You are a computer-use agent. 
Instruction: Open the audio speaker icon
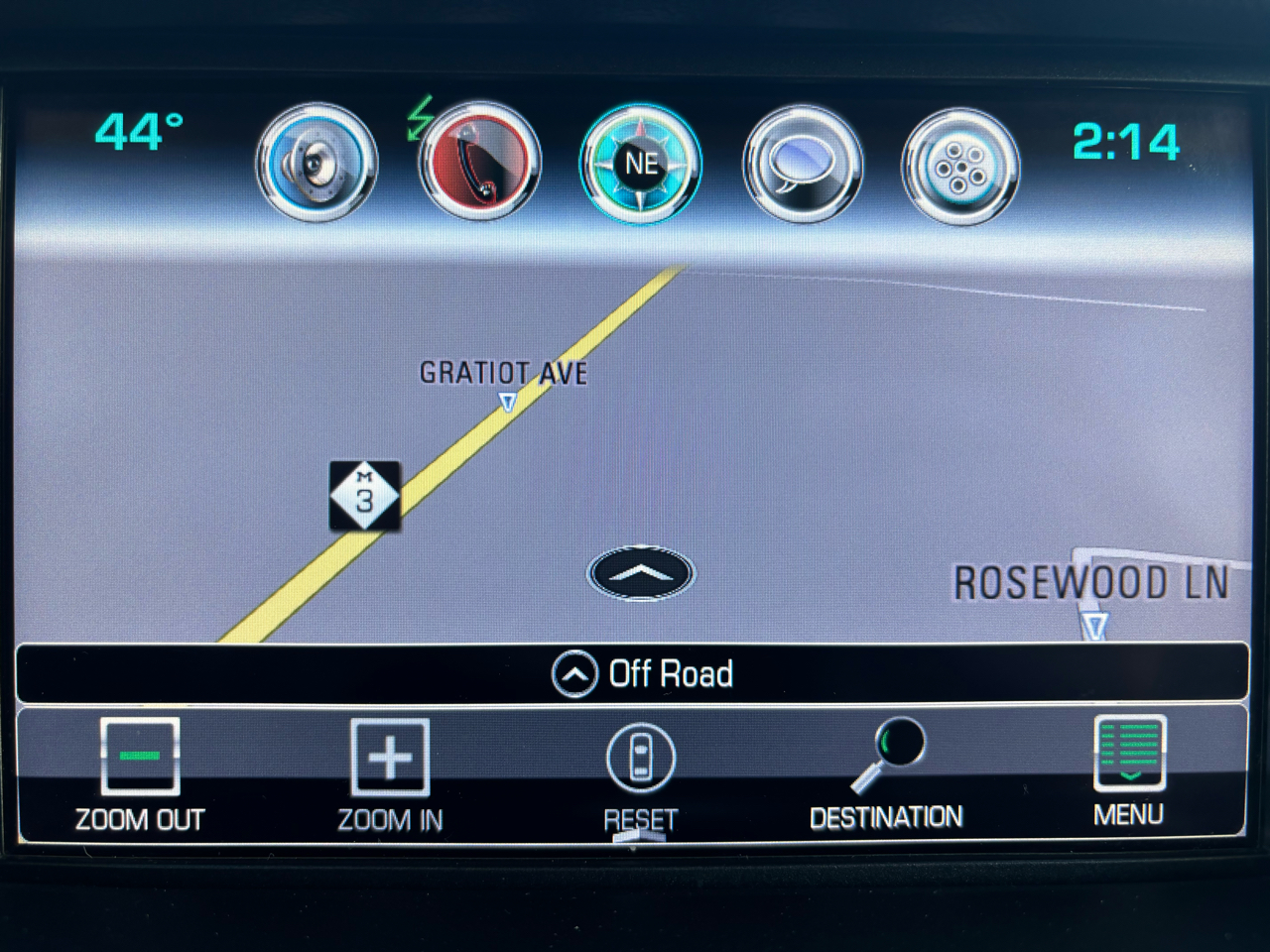317,163
